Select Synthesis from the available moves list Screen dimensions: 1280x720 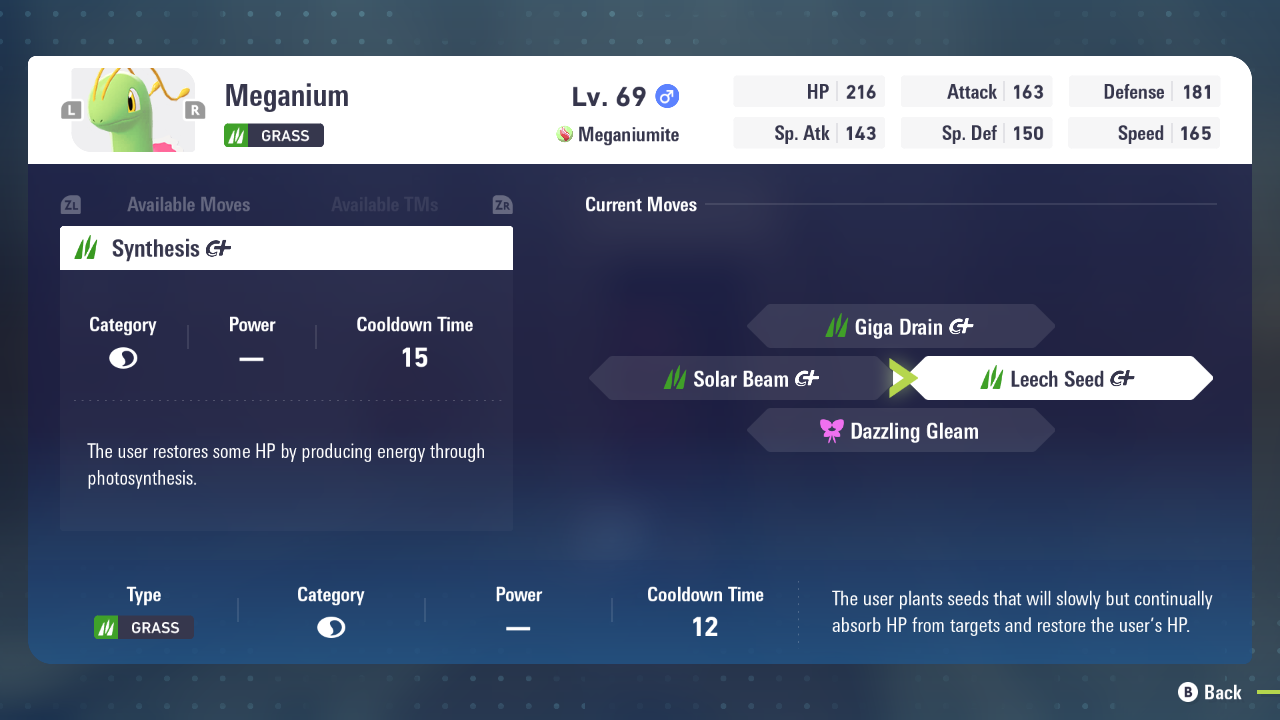(286, 248)
